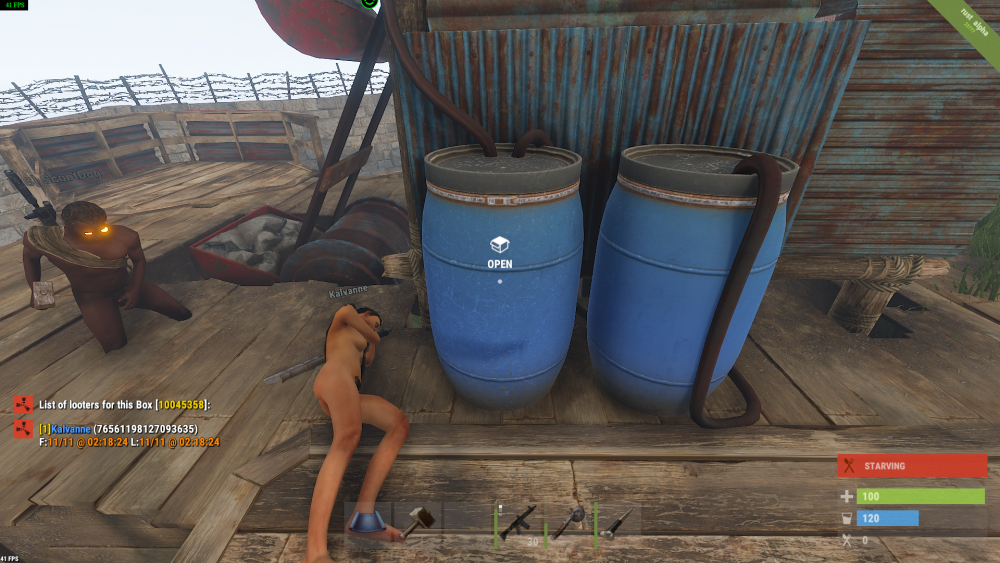1000x563 pixels.
Task: Select the rightmost hotbar tool, the icepick
Action: tap(618, 521)
